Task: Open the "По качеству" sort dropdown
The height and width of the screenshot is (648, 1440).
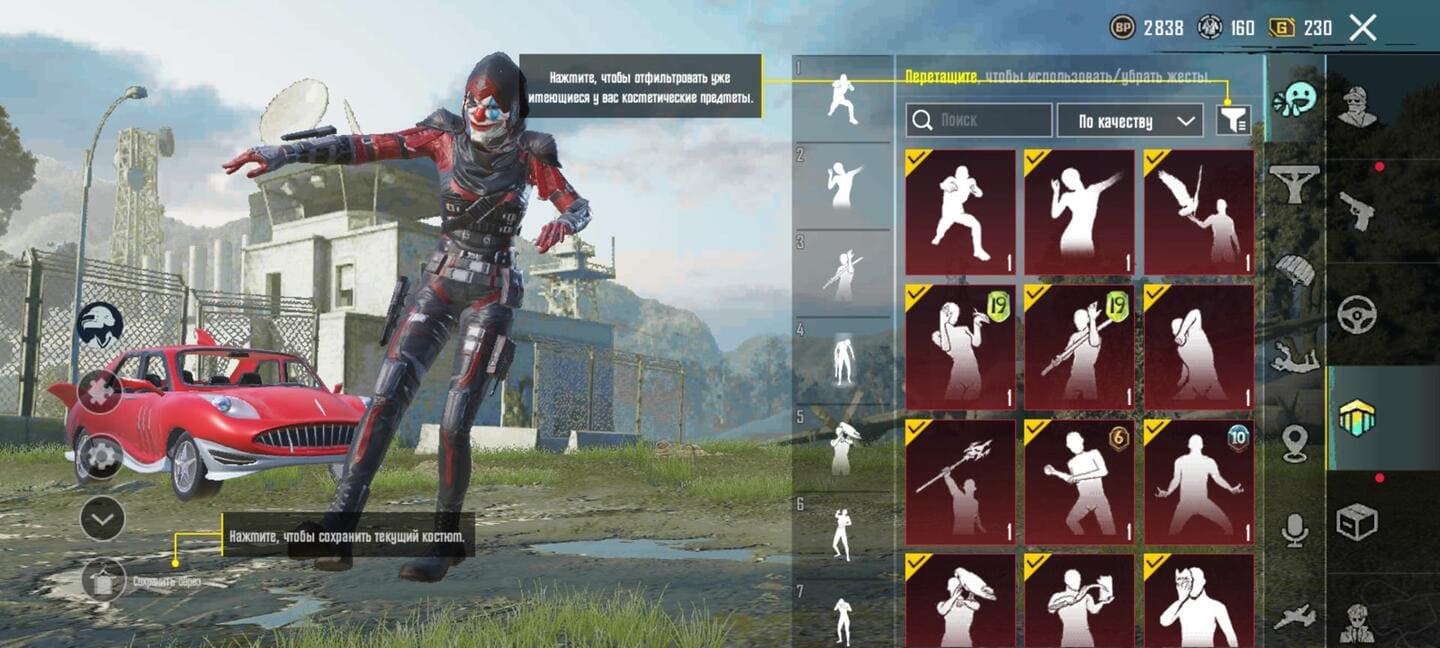Action: pos(1130,121)
